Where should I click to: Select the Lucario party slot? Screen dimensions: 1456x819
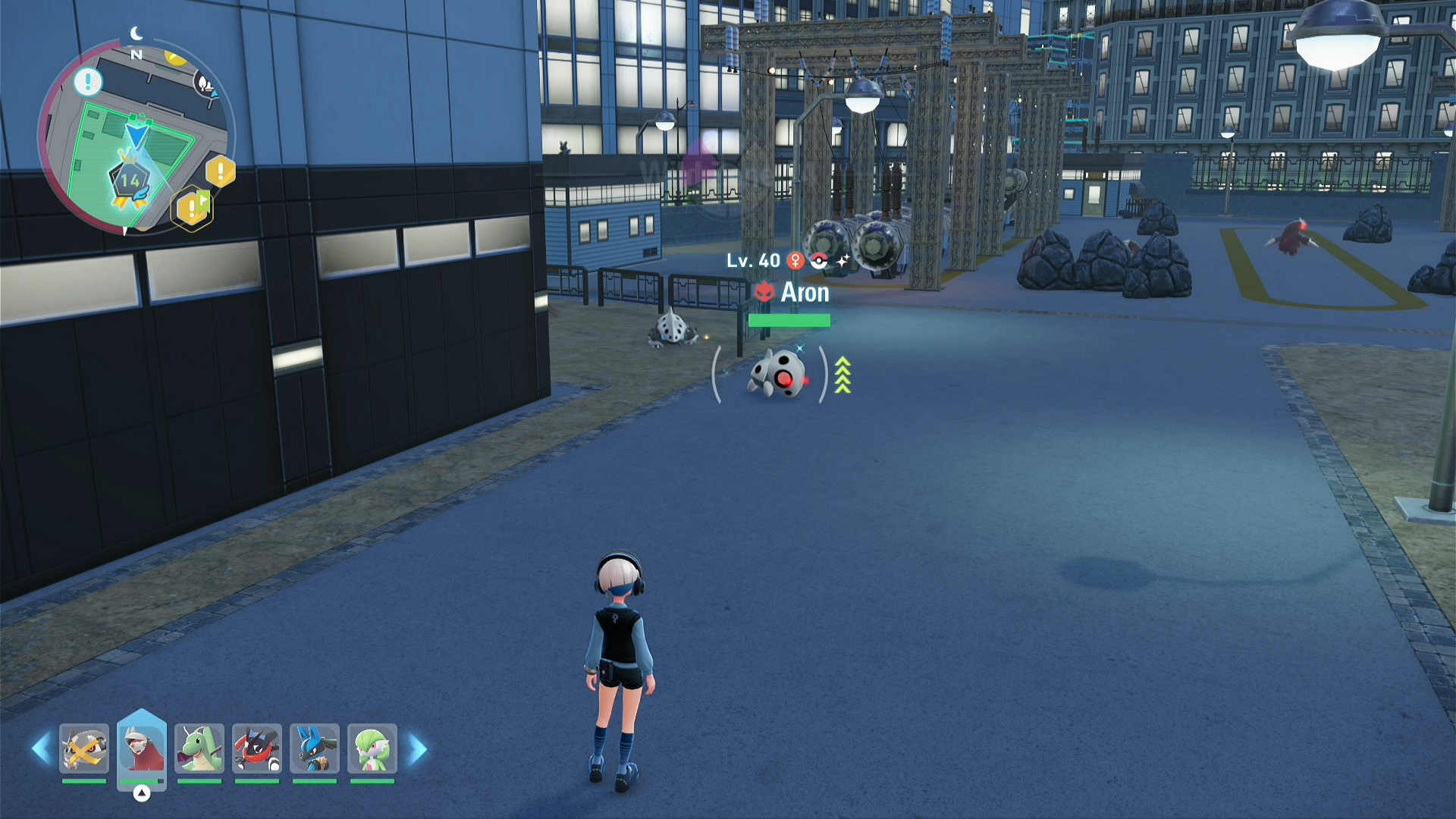click(x=315, y=749)
